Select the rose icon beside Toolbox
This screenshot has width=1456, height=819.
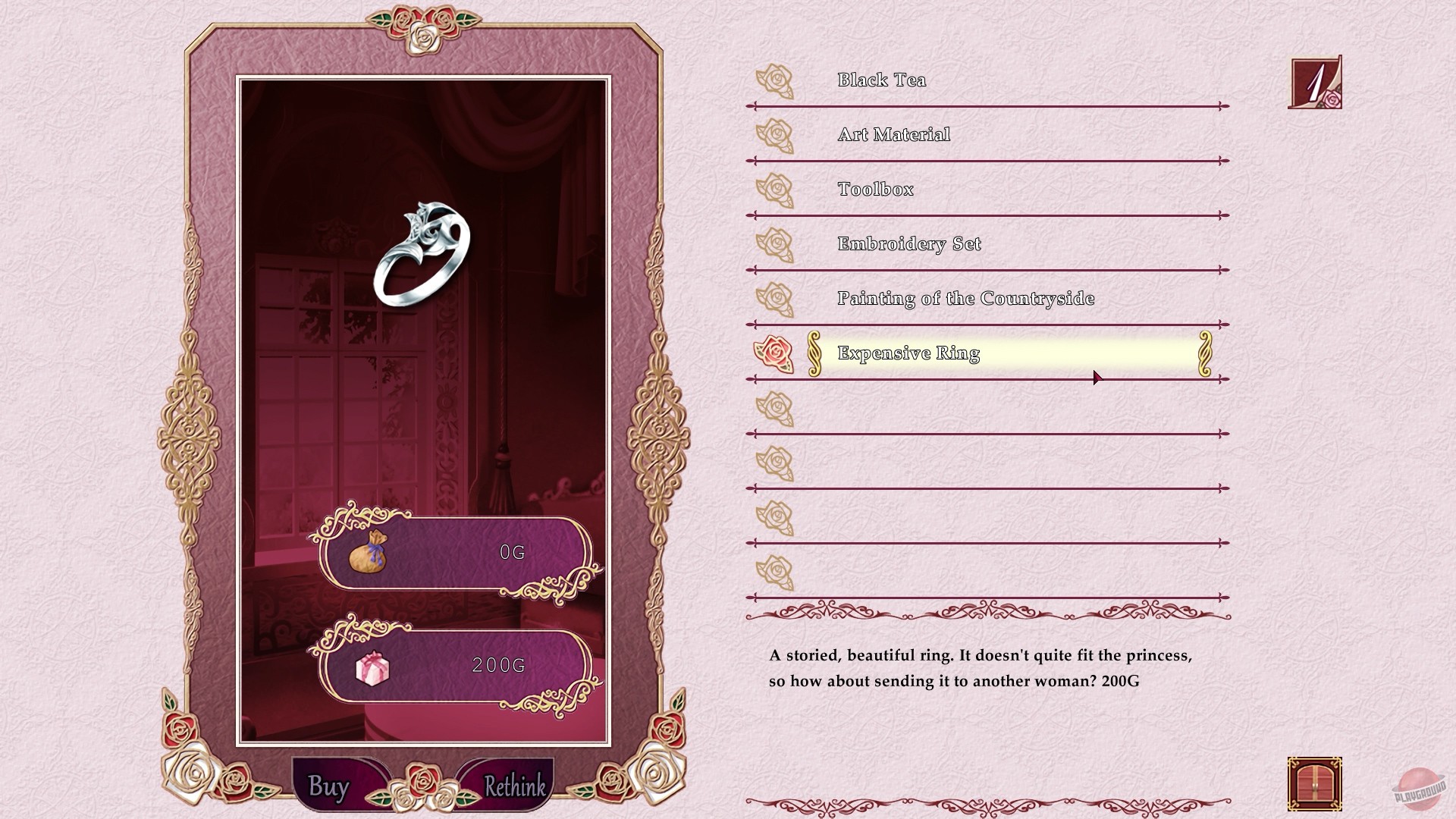click(777, 190)
